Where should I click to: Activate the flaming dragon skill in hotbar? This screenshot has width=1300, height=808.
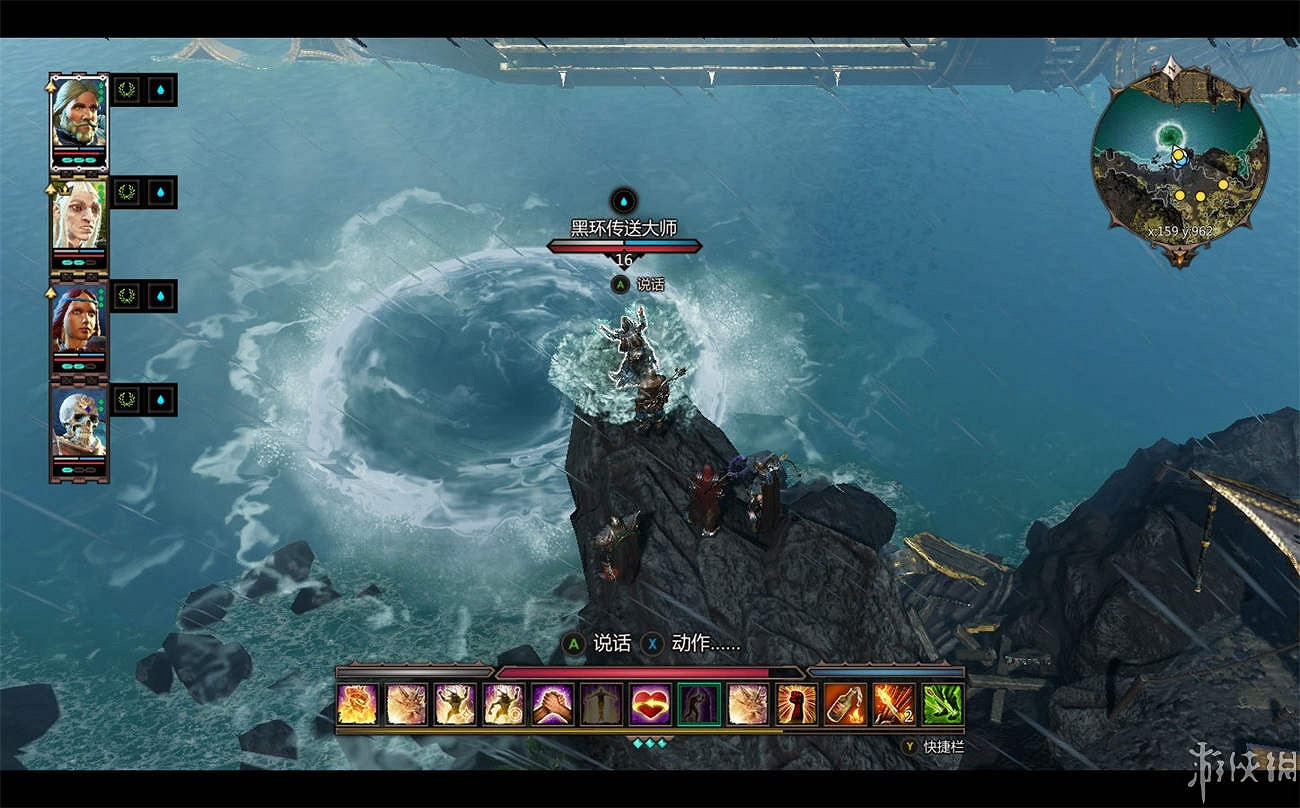point(358,704)
